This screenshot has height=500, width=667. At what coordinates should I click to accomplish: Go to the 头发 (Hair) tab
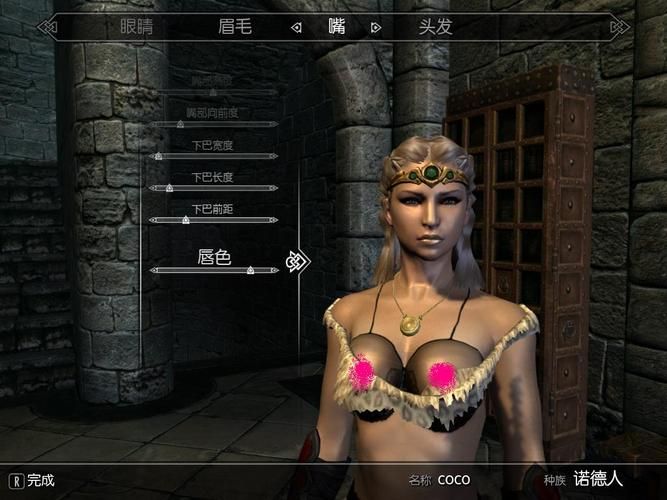[436, 27]
